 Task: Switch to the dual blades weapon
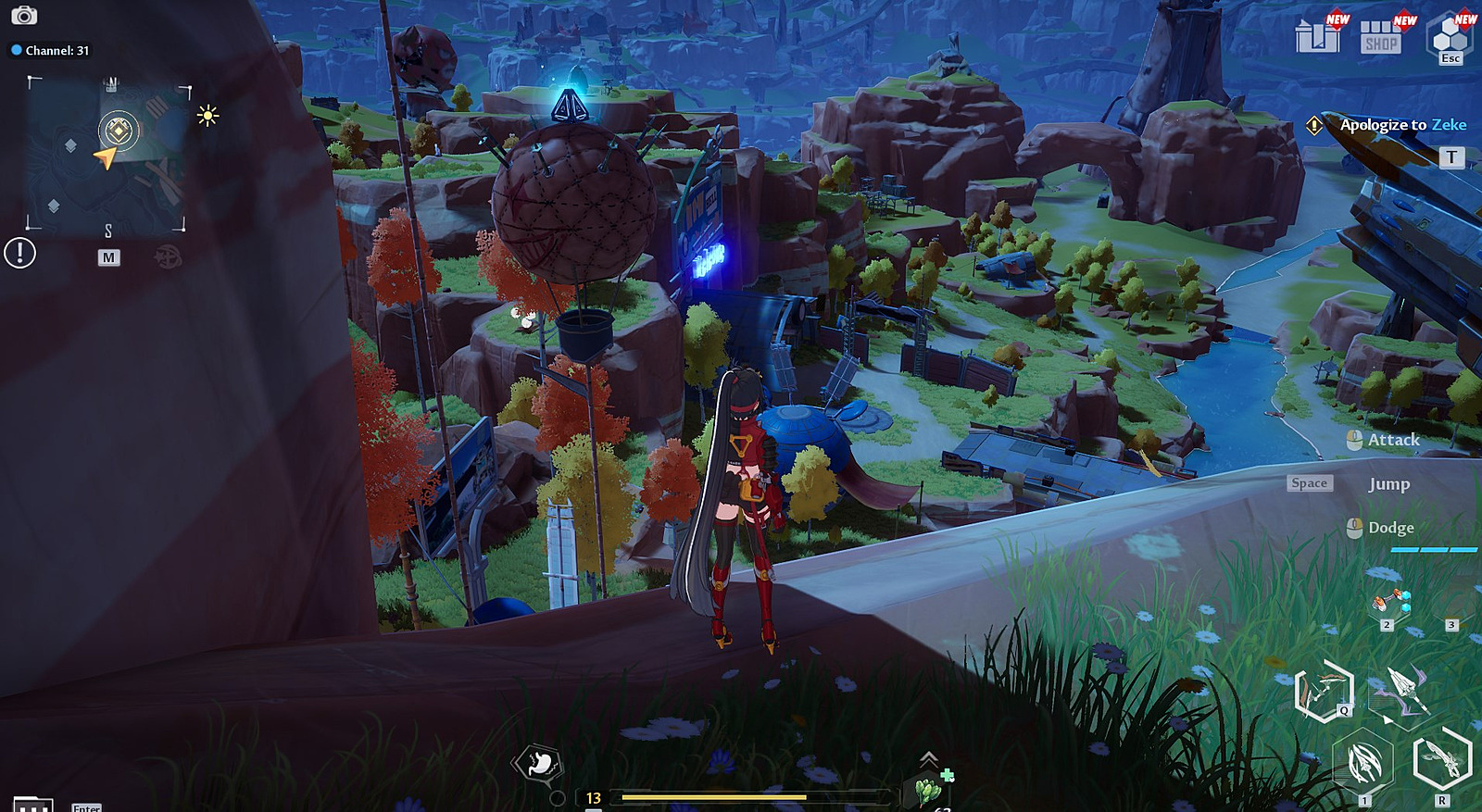(1442, 759)
